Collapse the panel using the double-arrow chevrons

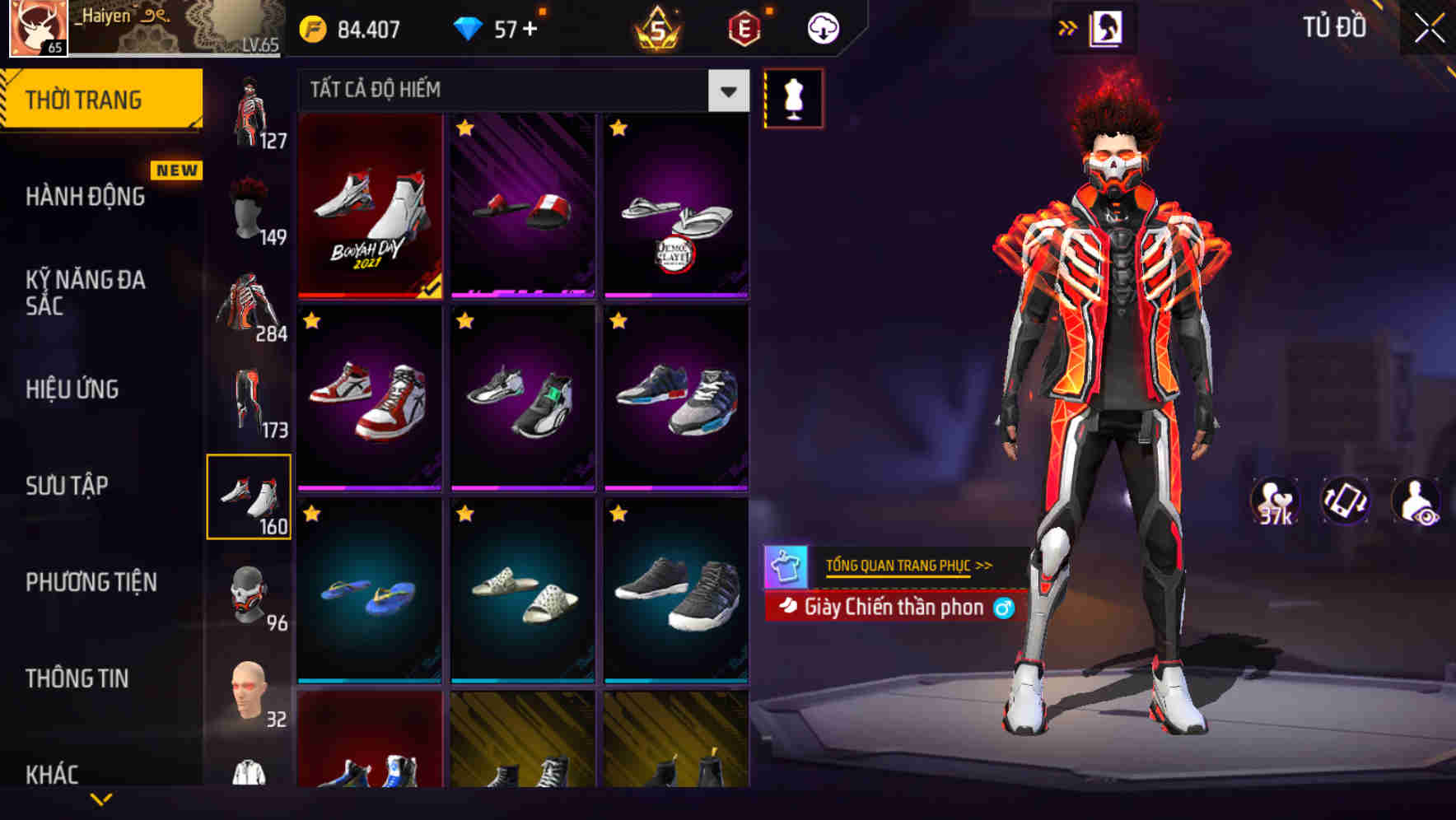pyautogui.click(x=1068, y=26)
